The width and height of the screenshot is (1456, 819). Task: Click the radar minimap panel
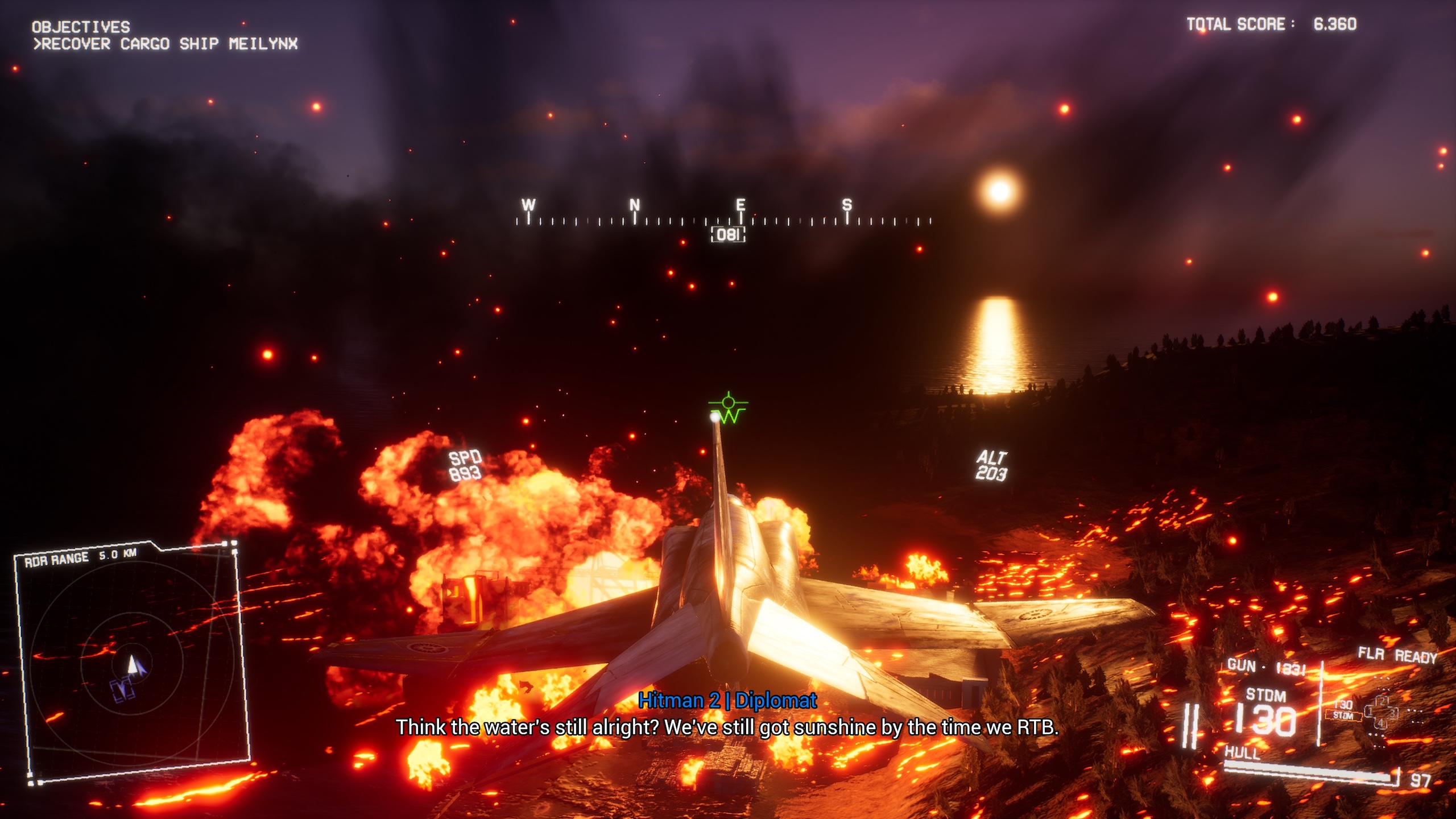point(132,663)
